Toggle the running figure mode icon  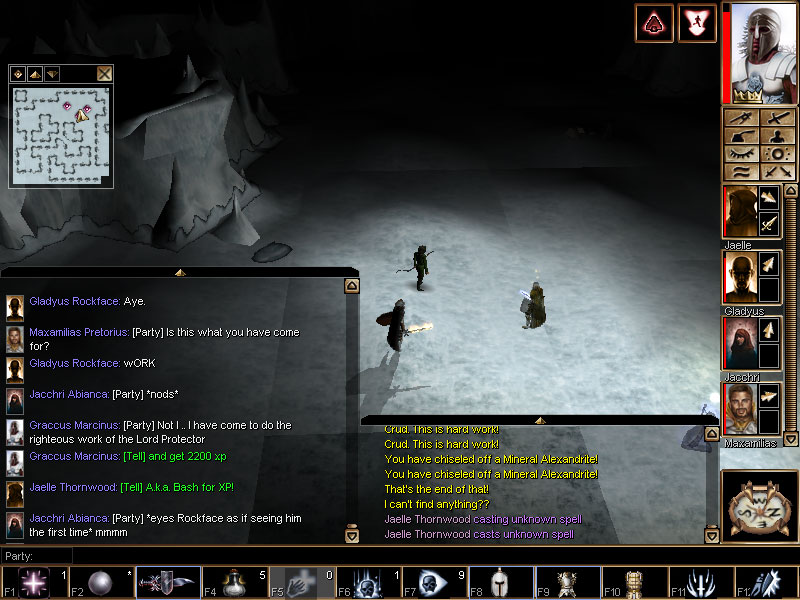coord(697,22)
